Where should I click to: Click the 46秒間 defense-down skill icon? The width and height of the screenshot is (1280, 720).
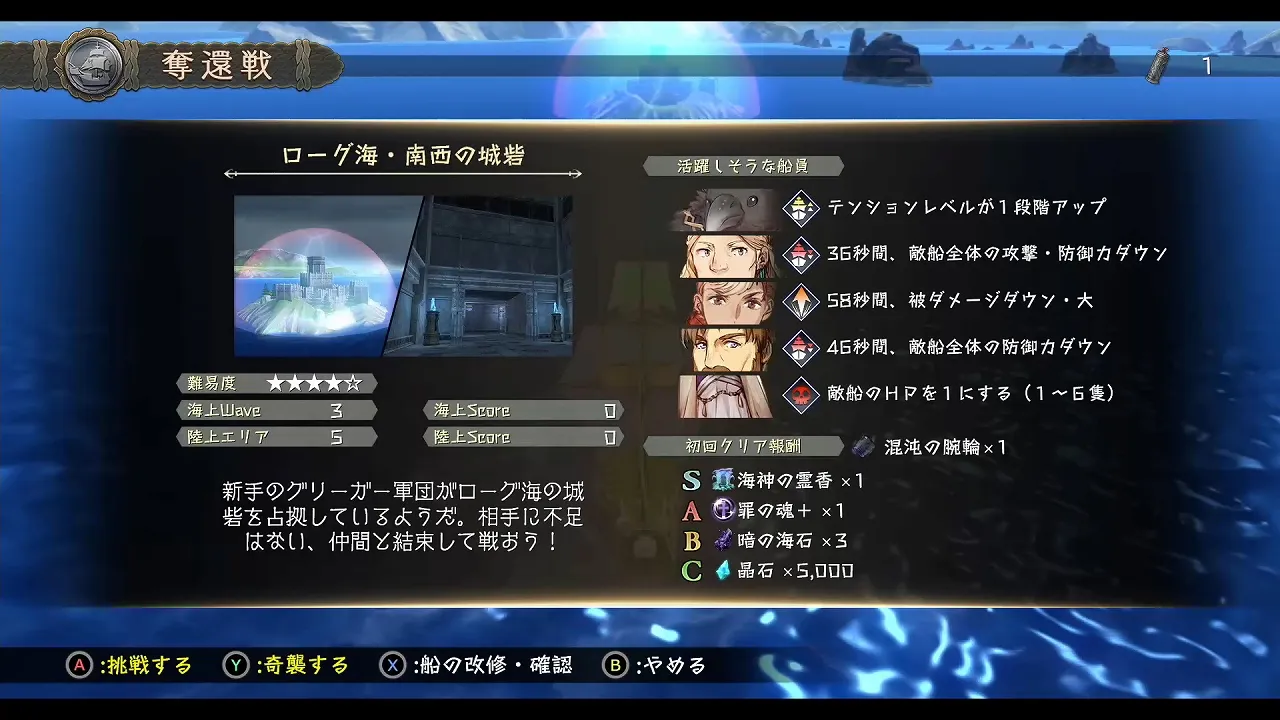[x=800, y=347]
